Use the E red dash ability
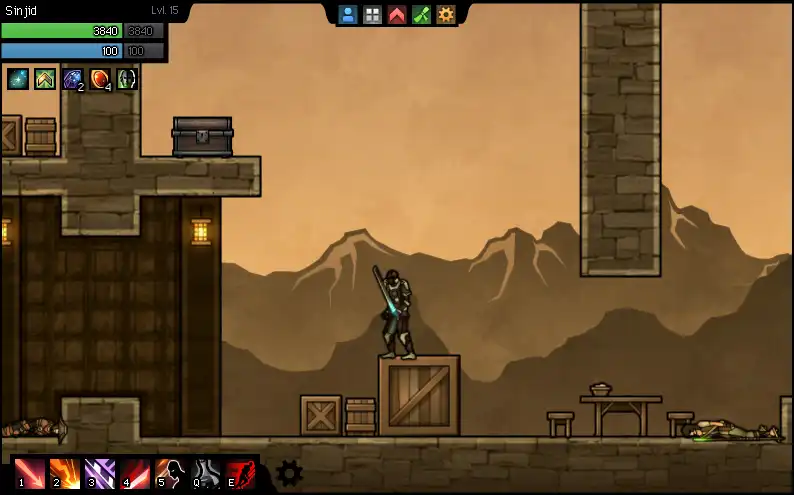 [241, 472]
